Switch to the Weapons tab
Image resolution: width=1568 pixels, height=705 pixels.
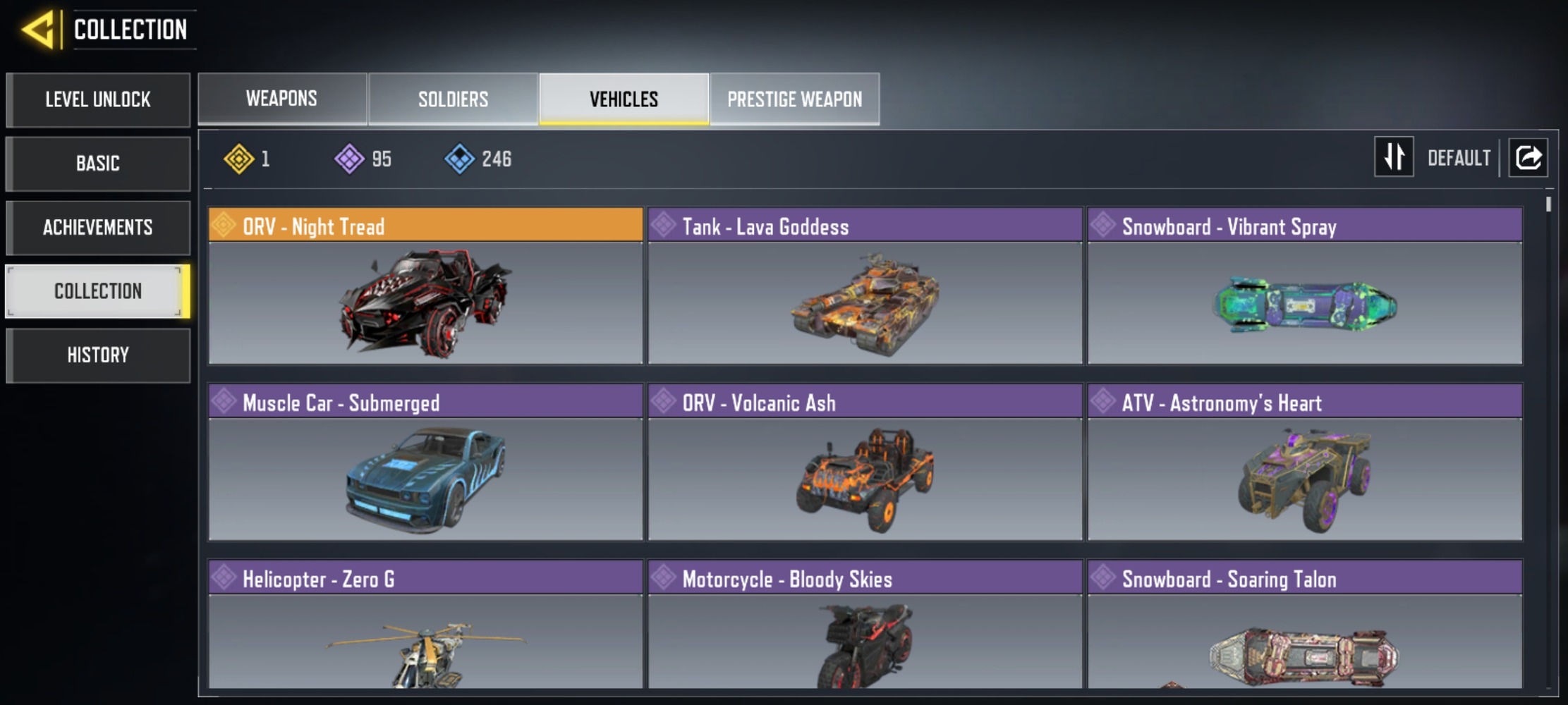[x=281, y=99]
